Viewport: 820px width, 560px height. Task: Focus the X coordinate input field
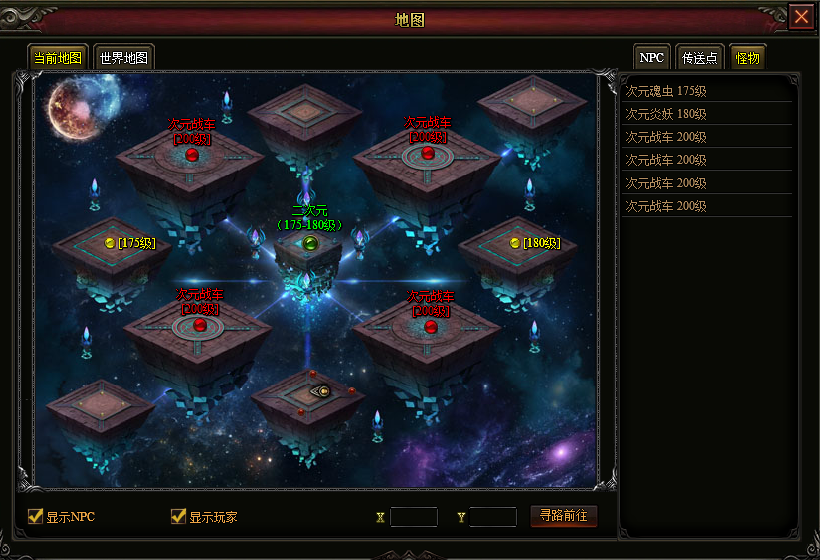click(x=414, y=517)
